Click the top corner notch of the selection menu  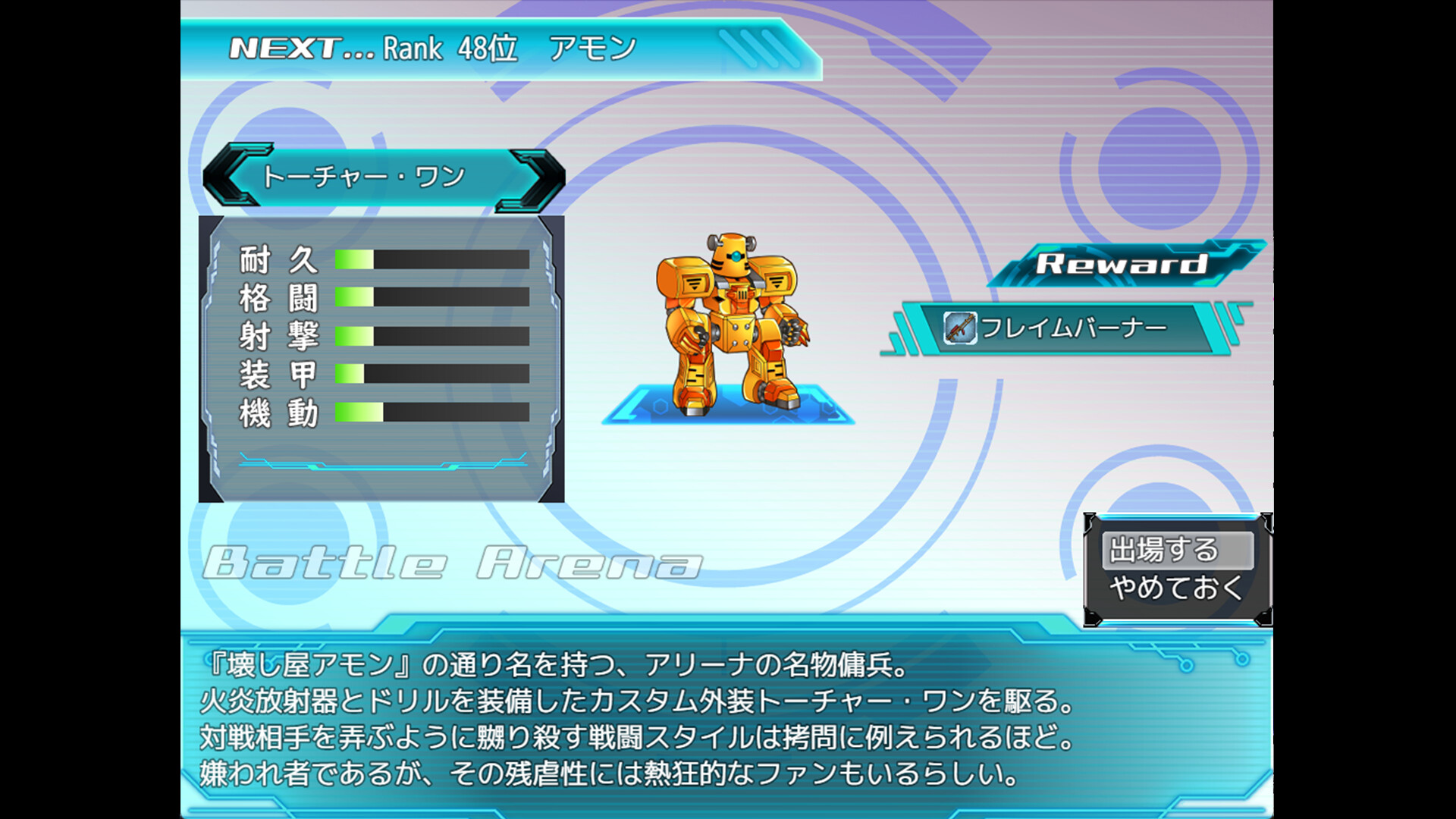click(1090, 521)
